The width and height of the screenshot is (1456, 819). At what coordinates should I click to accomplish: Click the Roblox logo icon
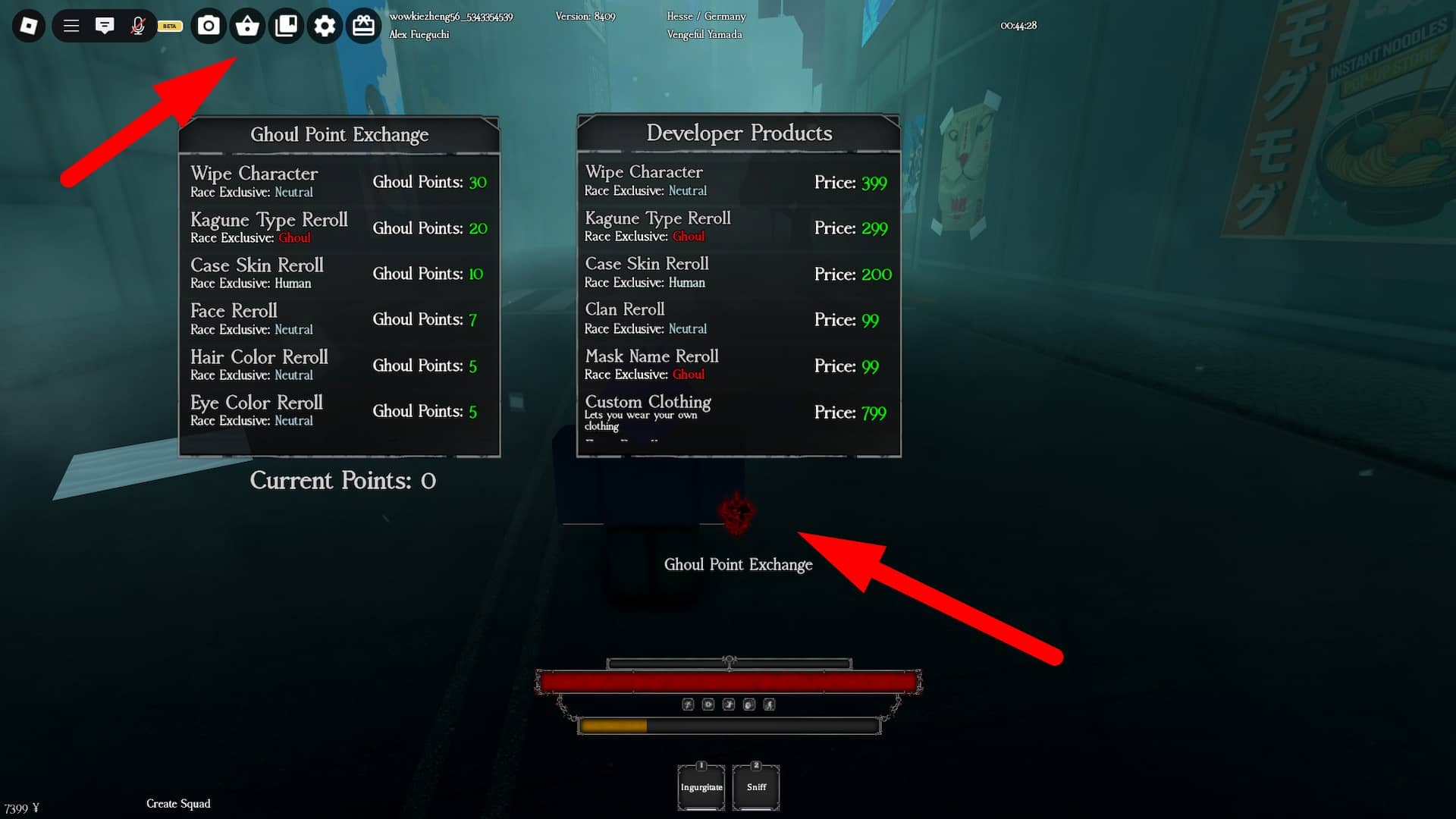pyautogui.click(x=28, y=25)
